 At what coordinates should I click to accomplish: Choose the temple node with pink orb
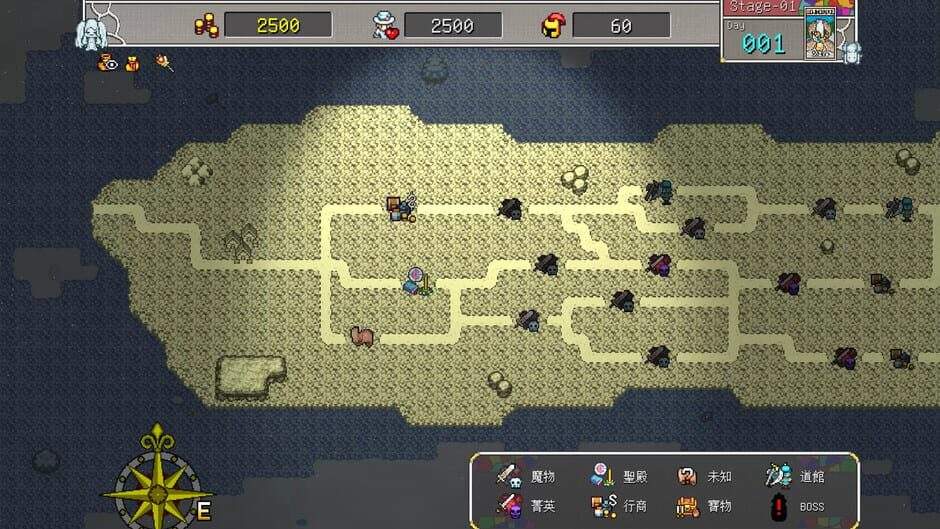pyautogui.click(x=418, y=281)
